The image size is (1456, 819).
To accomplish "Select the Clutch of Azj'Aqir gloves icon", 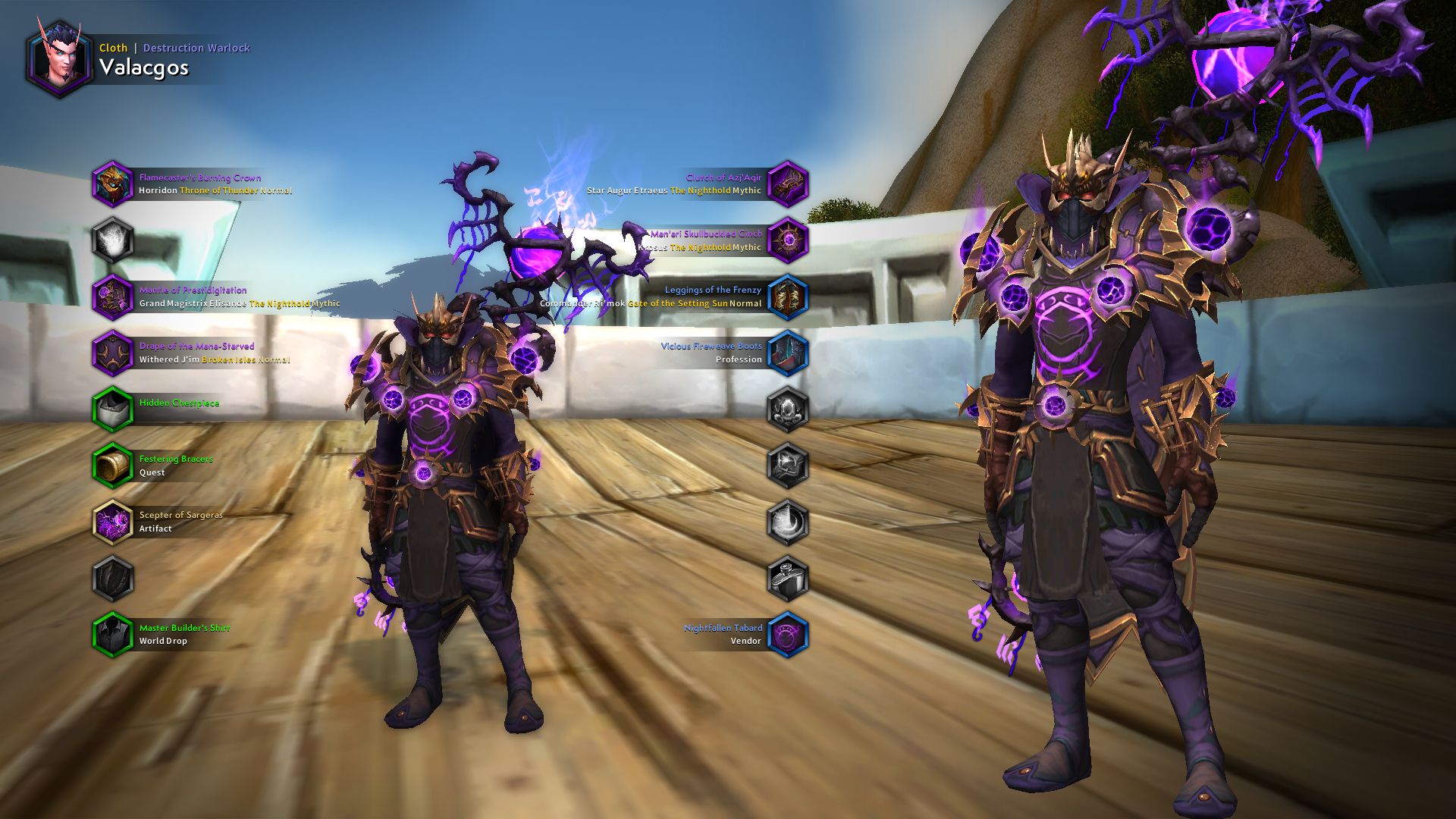I will 786,184.
